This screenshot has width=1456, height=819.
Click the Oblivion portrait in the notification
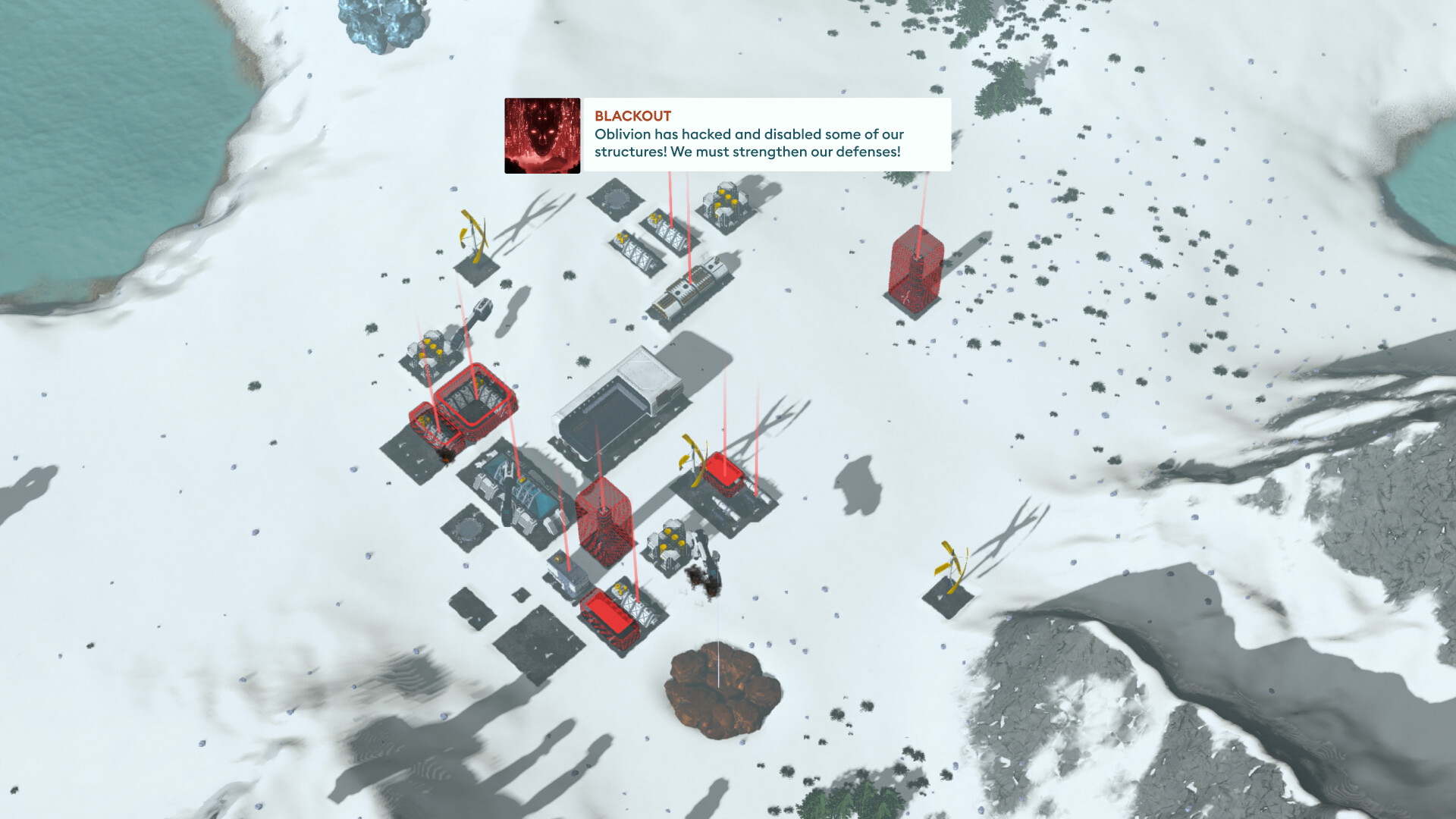[x=541, y=135]
